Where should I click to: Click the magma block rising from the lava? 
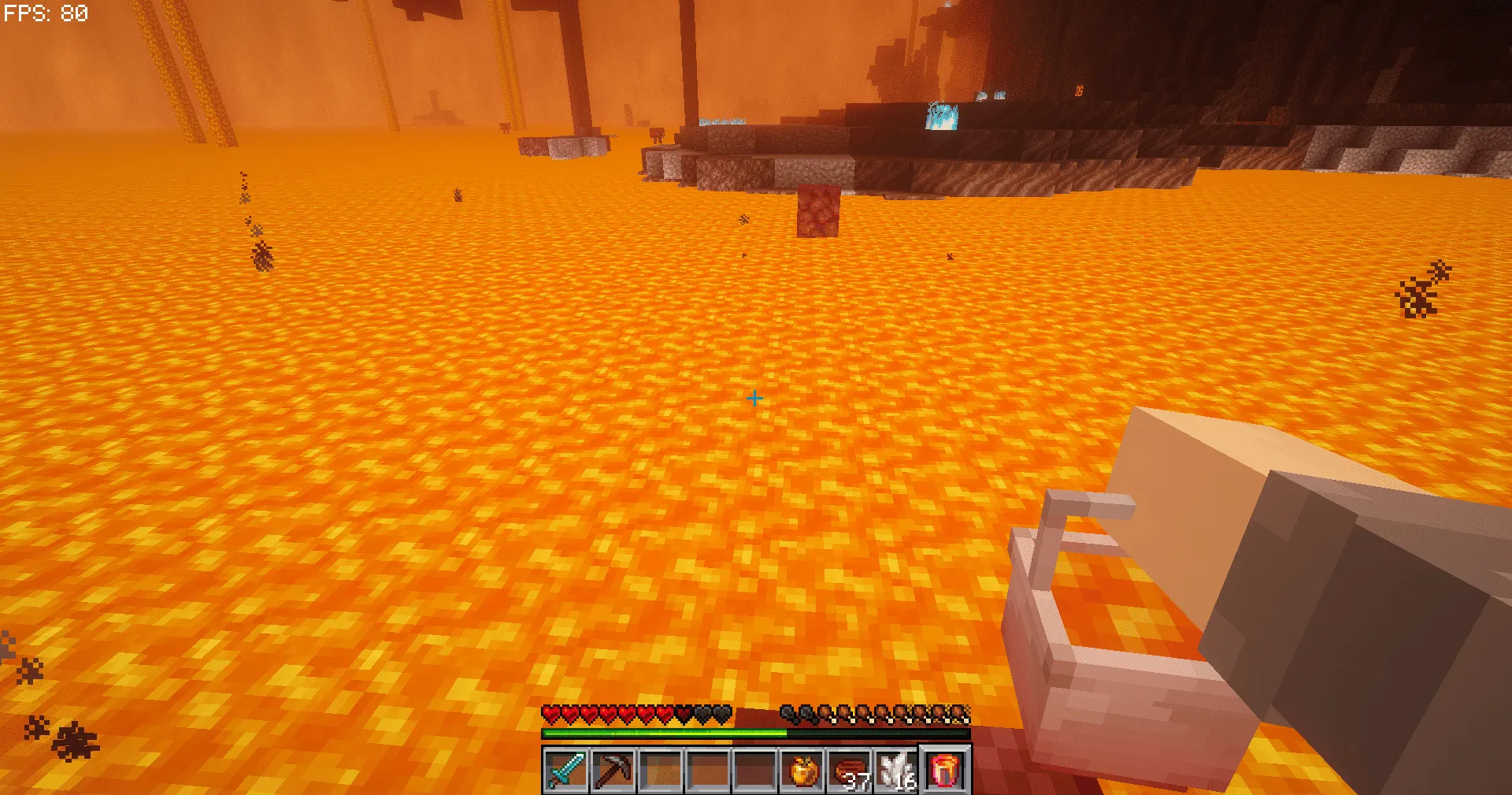point(819,210)
